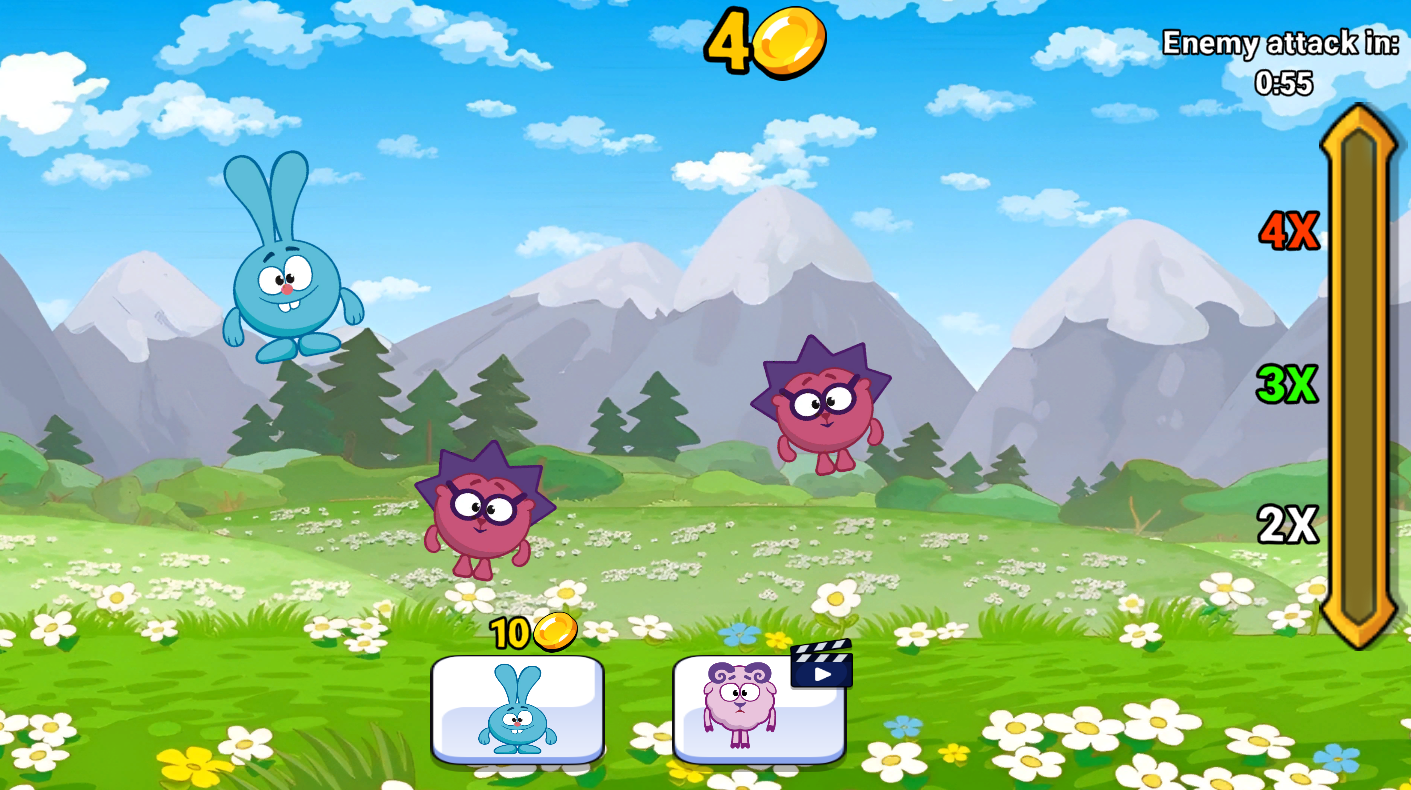
Task: Click the price label 10 above the Krash card
Action: pos(512,631)
